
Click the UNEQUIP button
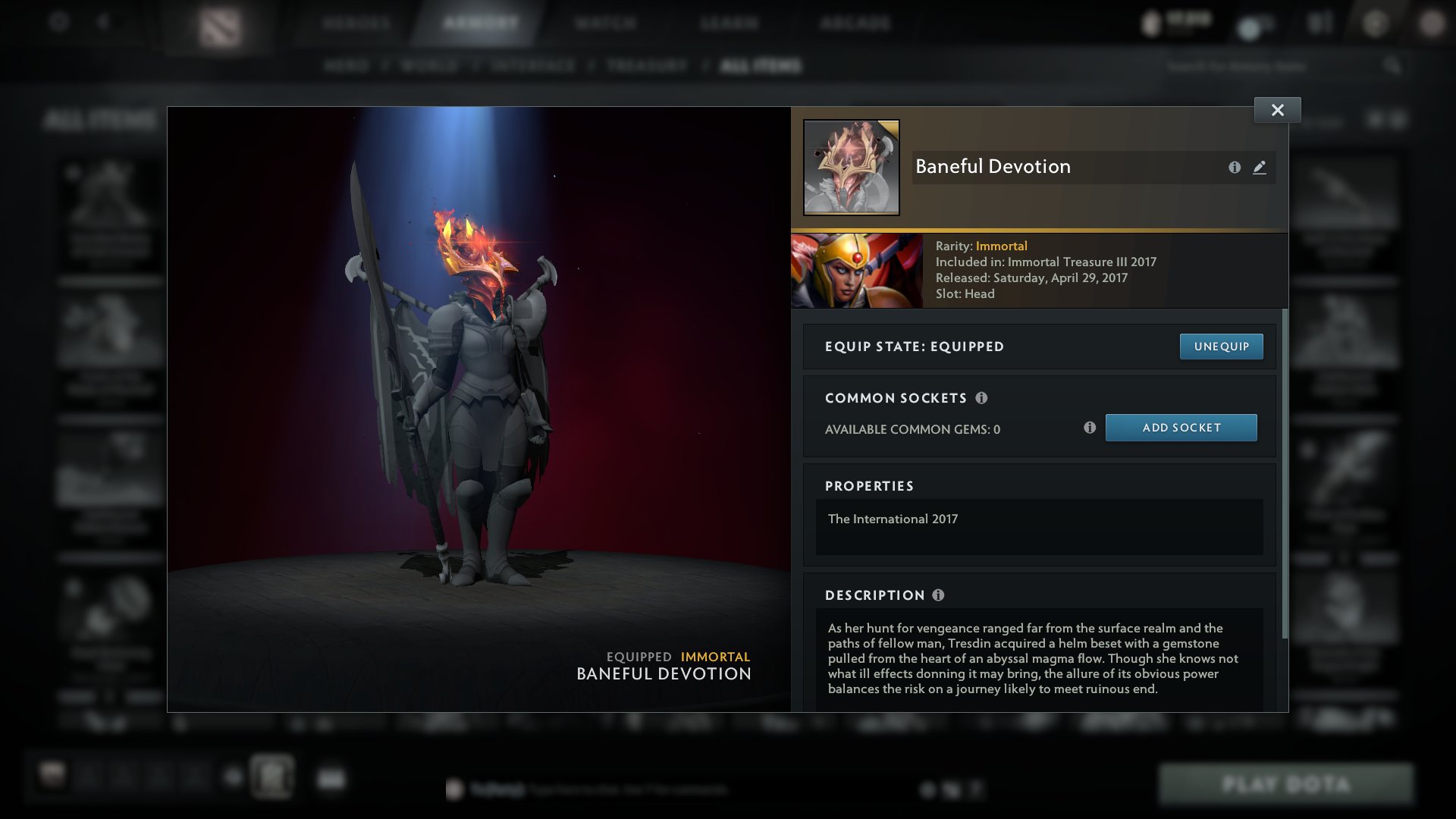1221,347
